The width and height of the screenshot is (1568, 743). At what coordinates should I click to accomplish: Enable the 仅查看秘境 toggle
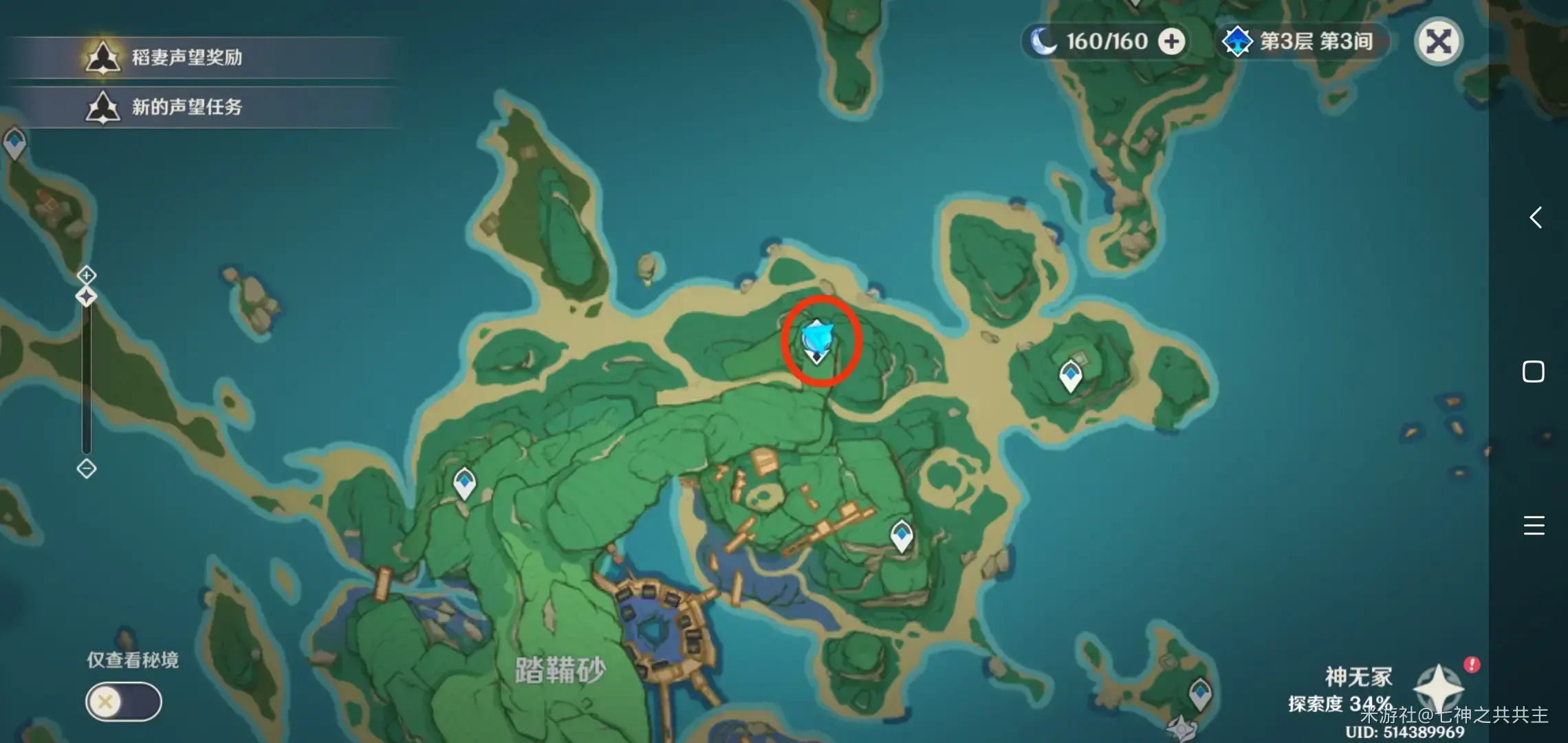point(122,701)
